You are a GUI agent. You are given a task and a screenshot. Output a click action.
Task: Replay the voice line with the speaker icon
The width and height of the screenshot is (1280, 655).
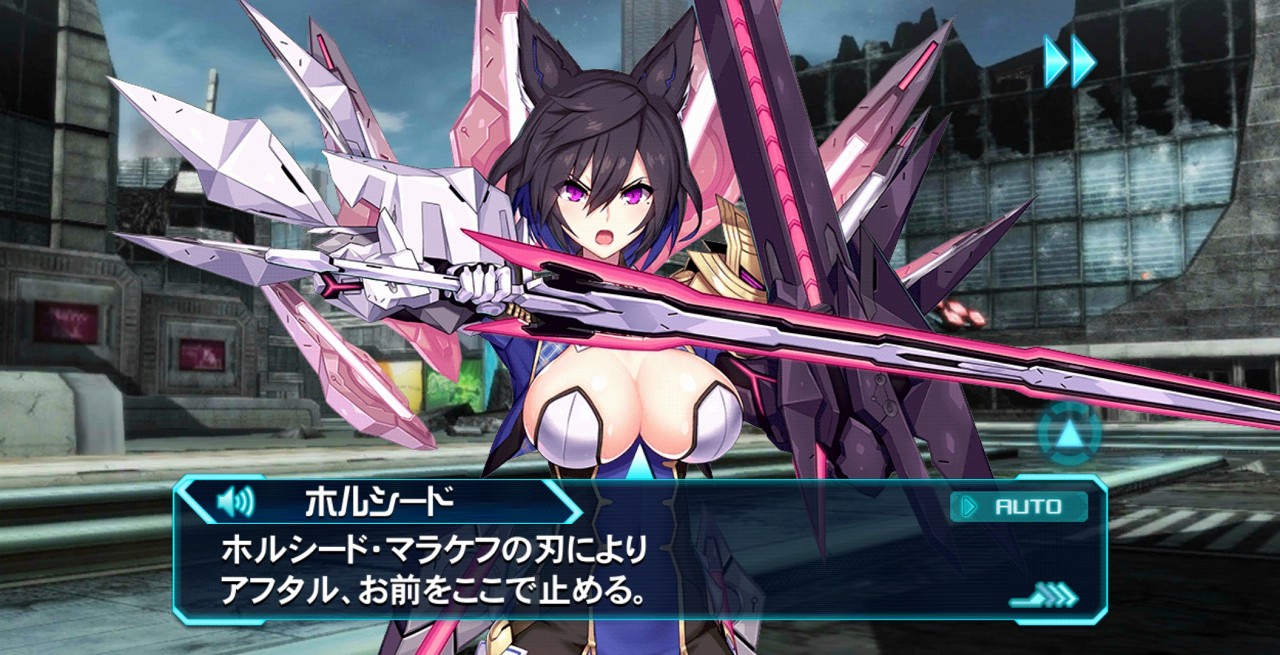click(235, 500)
